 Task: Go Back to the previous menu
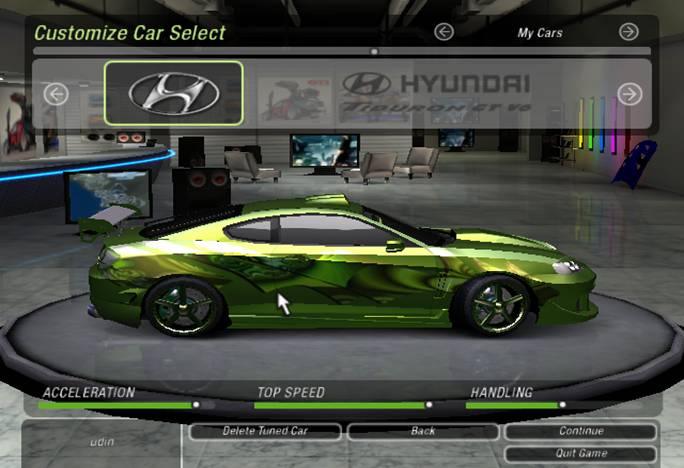point(423,431)
